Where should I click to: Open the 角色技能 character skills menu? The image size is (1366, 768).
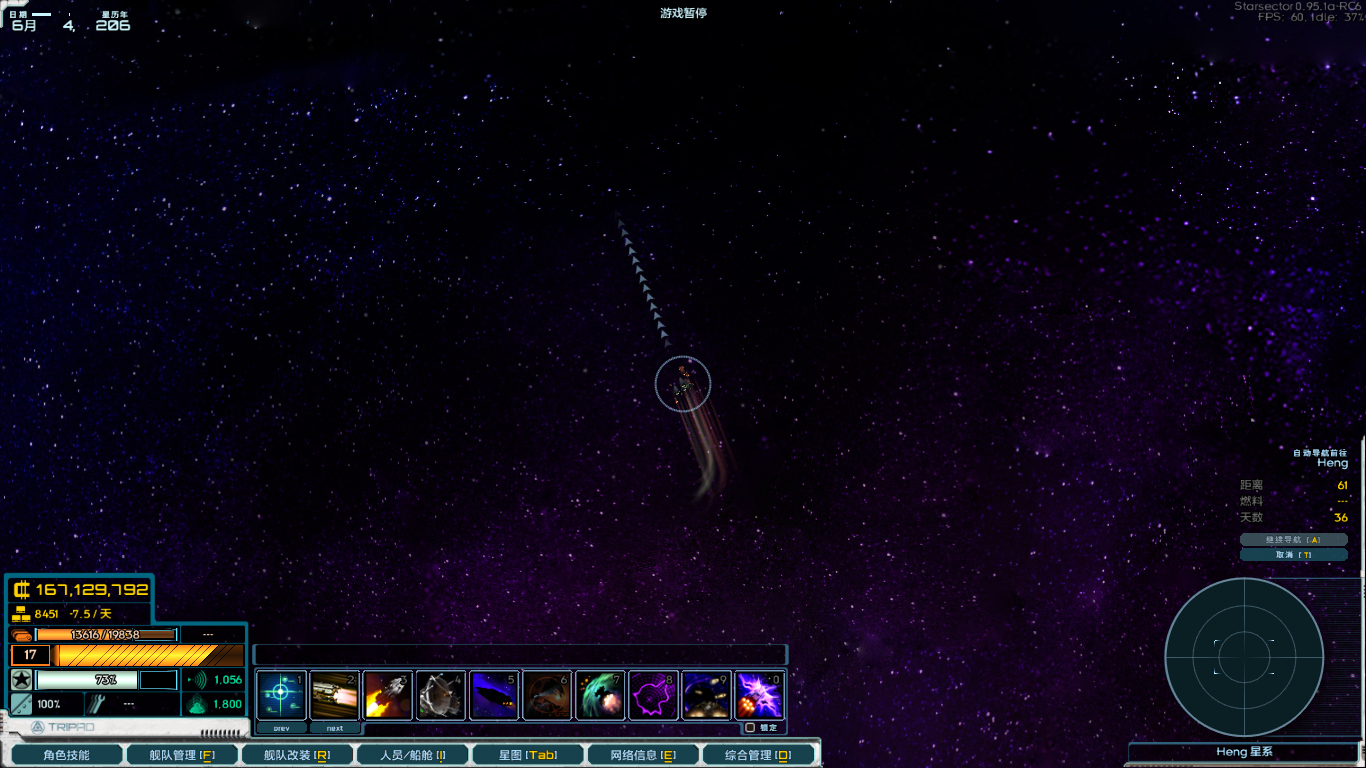[67, 753]
